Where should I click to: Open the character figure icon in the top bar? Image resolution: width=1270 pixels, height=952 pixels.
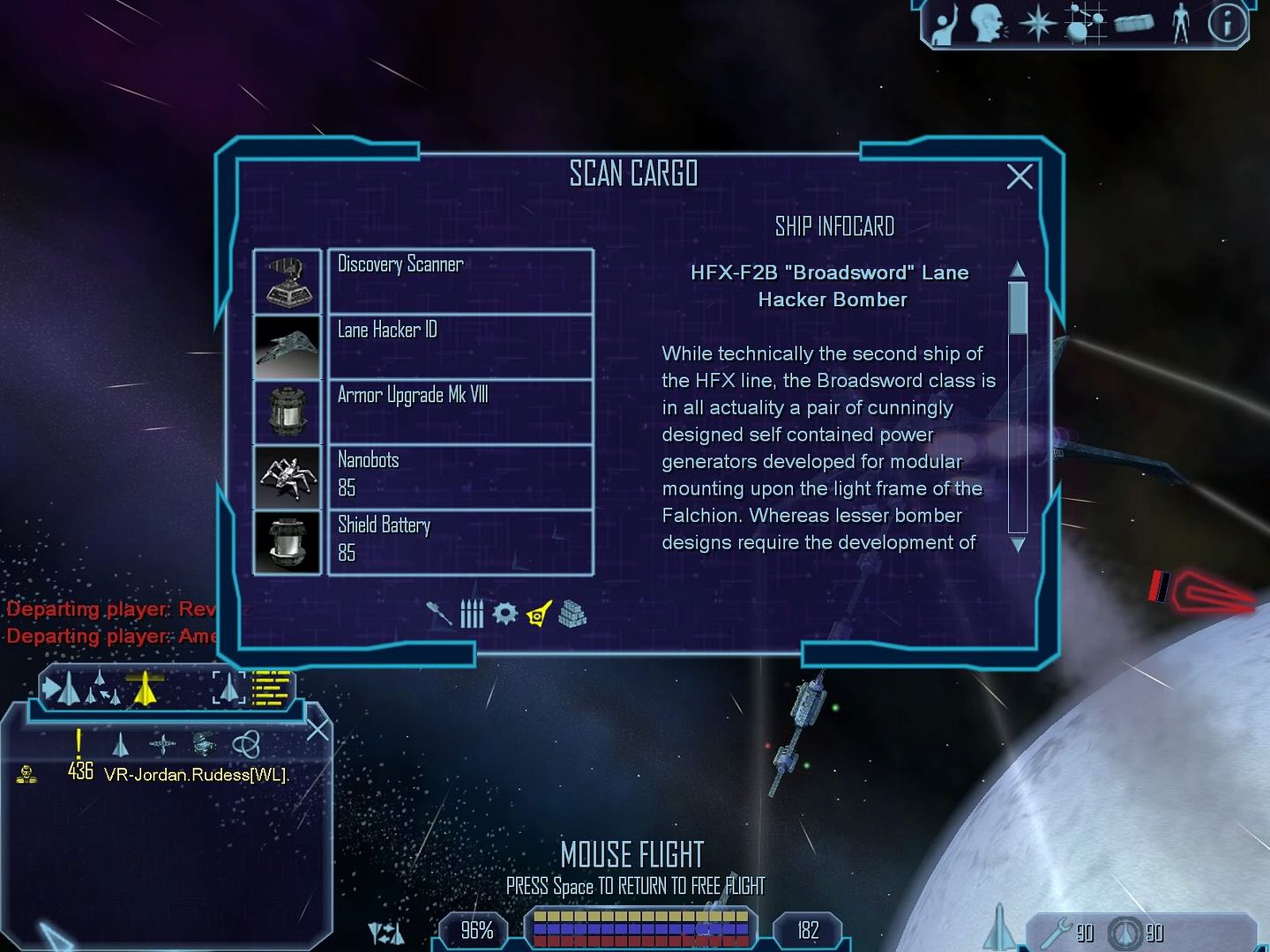pos(1181,24)
